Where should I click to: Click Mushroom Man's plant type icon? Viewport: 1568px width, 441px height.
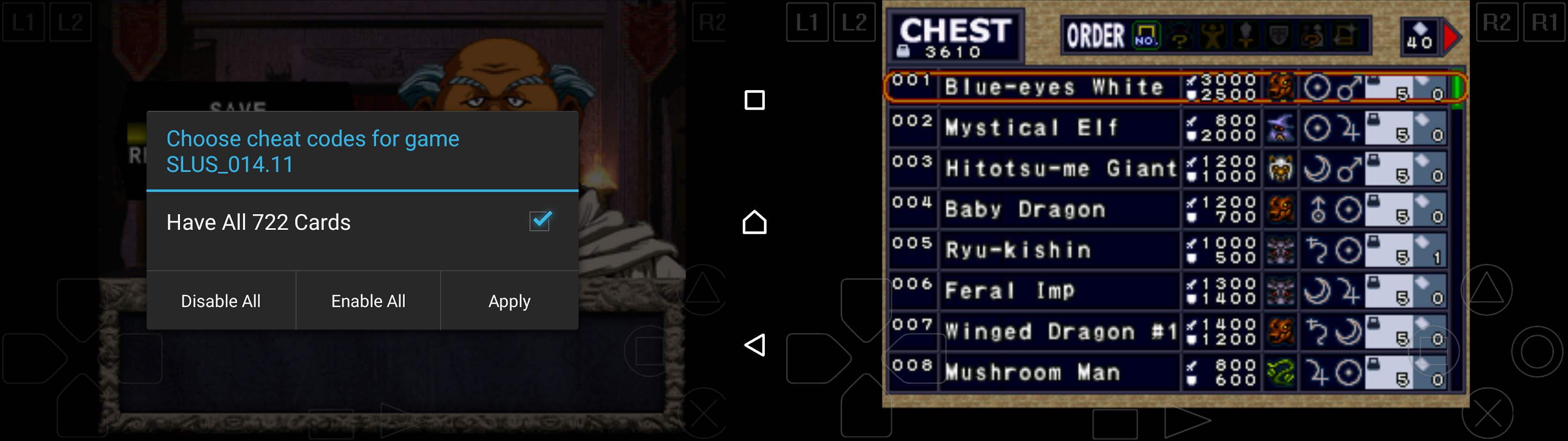click(x=1280, y=372)
